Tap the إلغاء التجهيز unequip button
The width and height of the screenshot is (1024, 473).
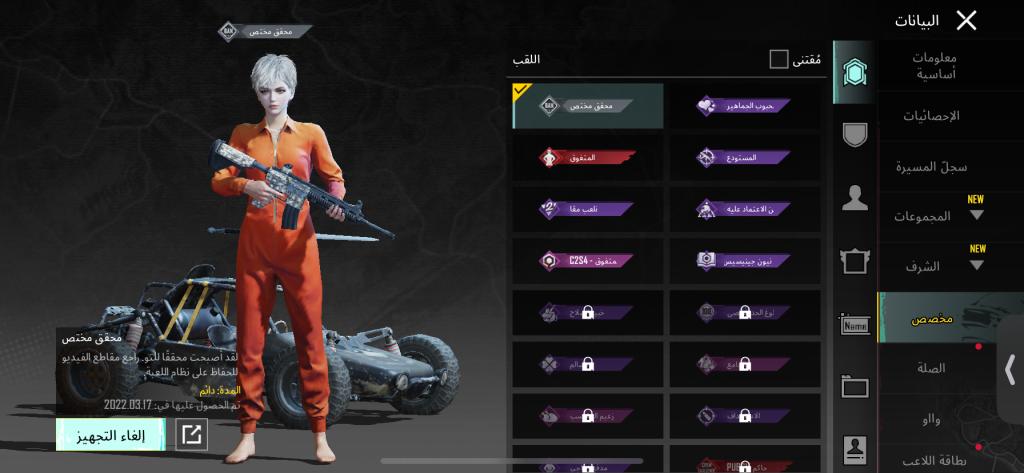click(97, 434)
